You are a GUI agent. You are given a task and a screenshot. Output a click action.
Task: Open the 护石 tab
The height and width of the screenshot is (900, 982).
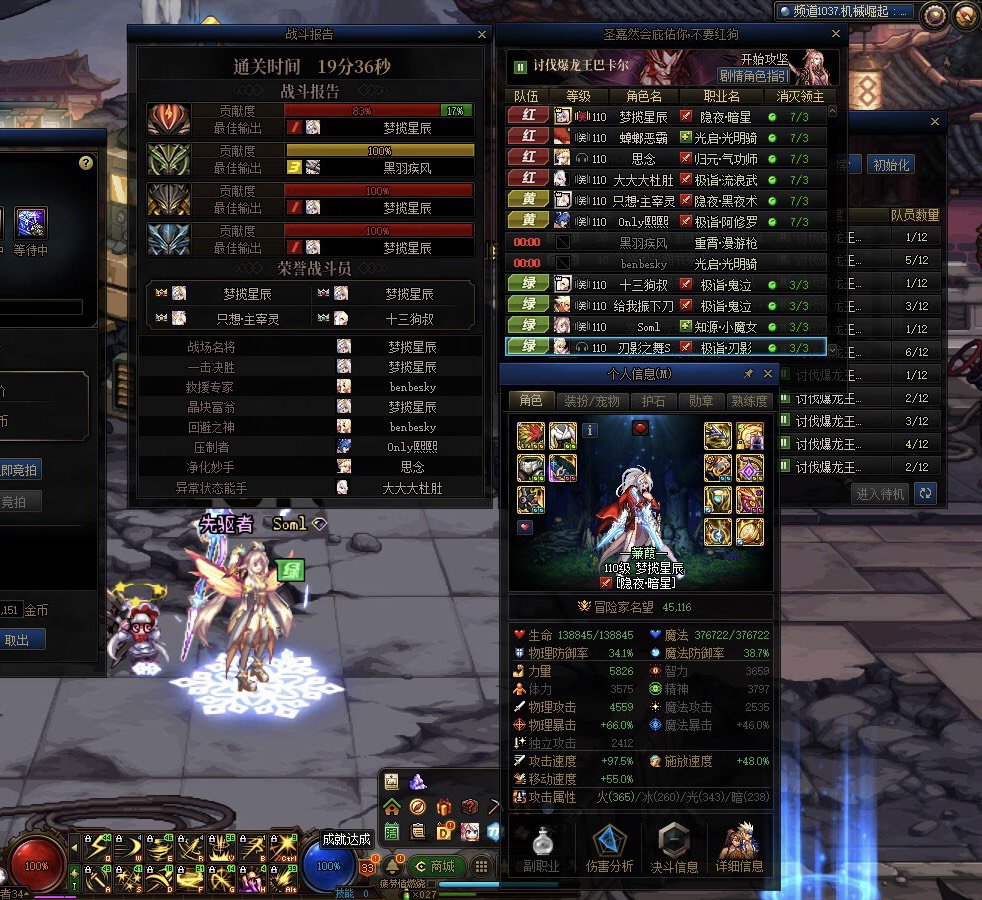pos(651,400)
